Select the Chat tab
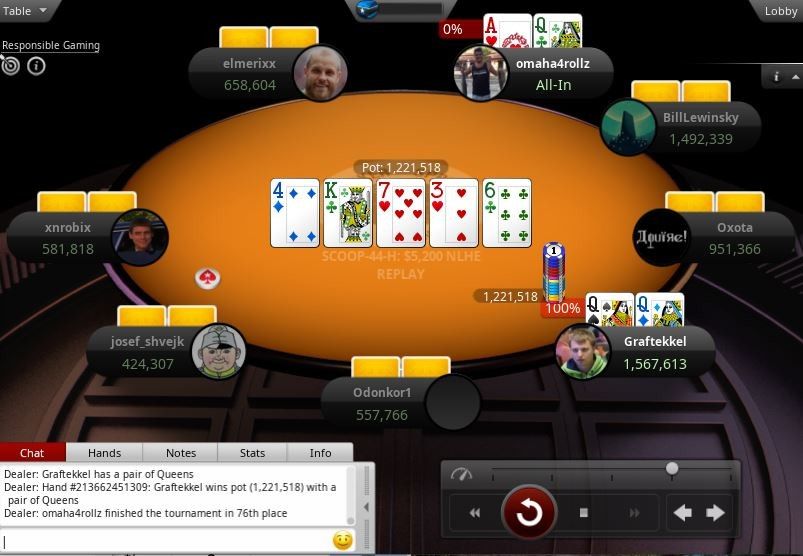 pyautogui.click(x=32, y=453)
